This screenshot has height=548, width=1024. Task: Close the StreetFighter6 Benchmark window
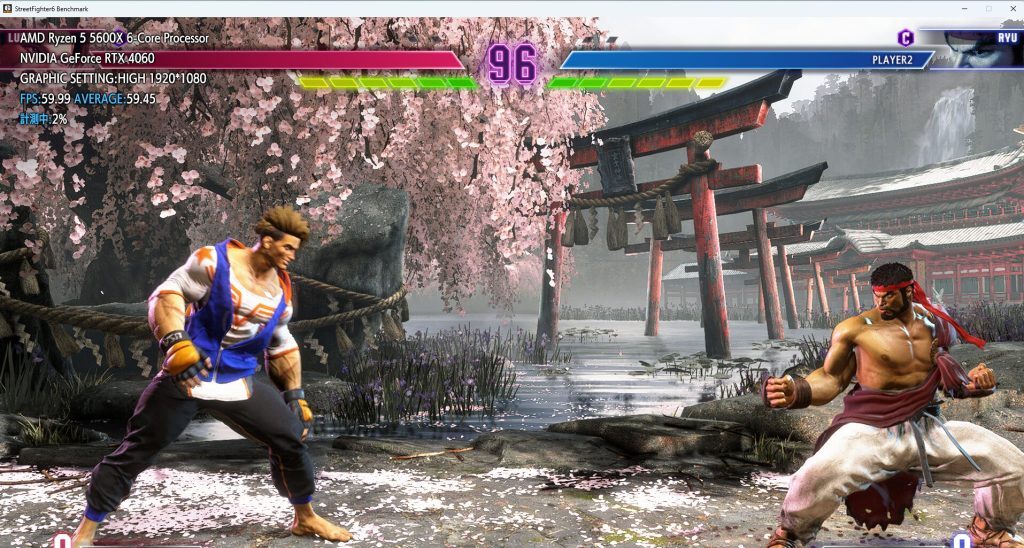pos(1011,8)
